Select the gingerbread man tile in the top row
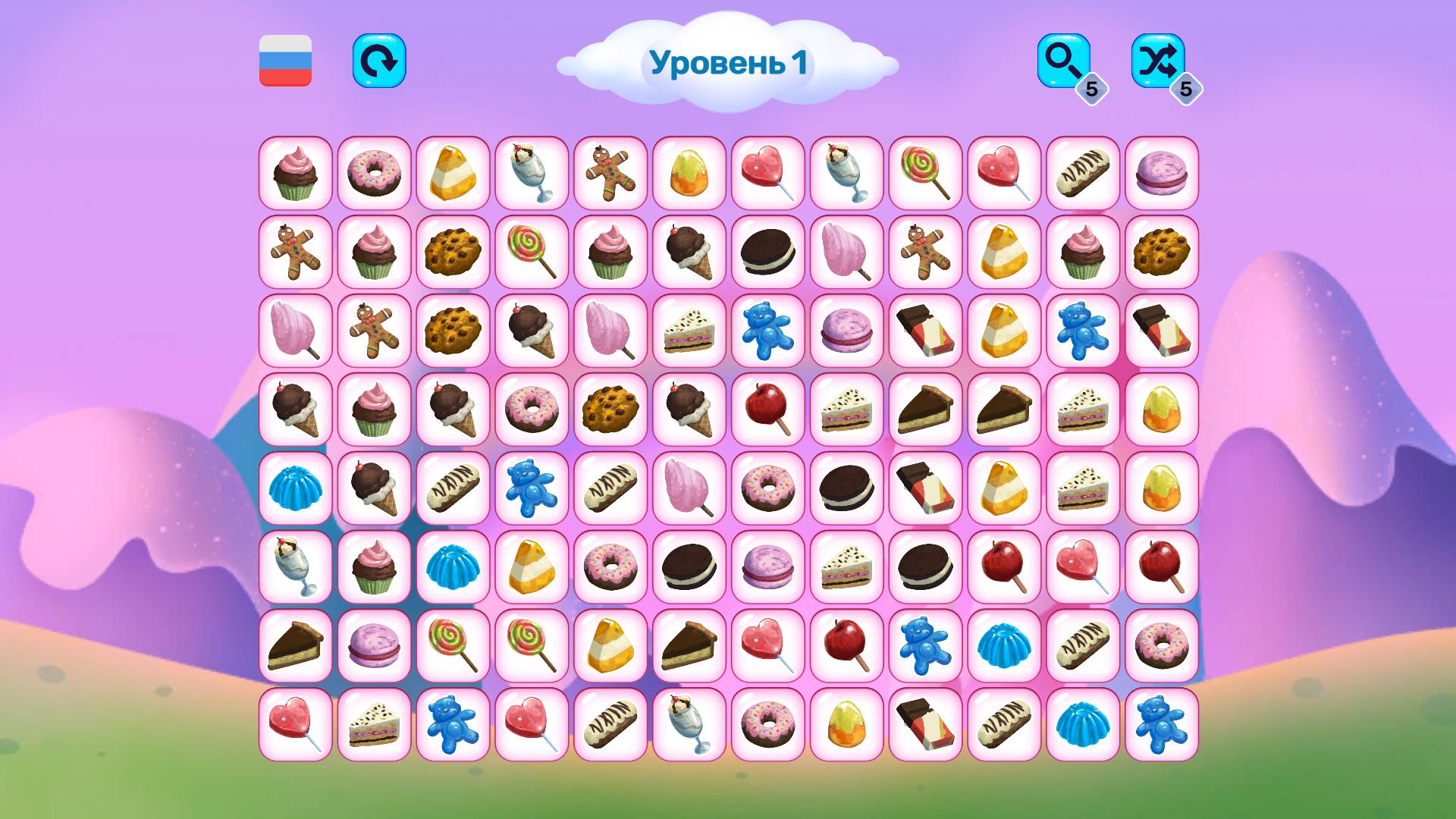This screenshot has width=1456, height=819. pos(610,174)
